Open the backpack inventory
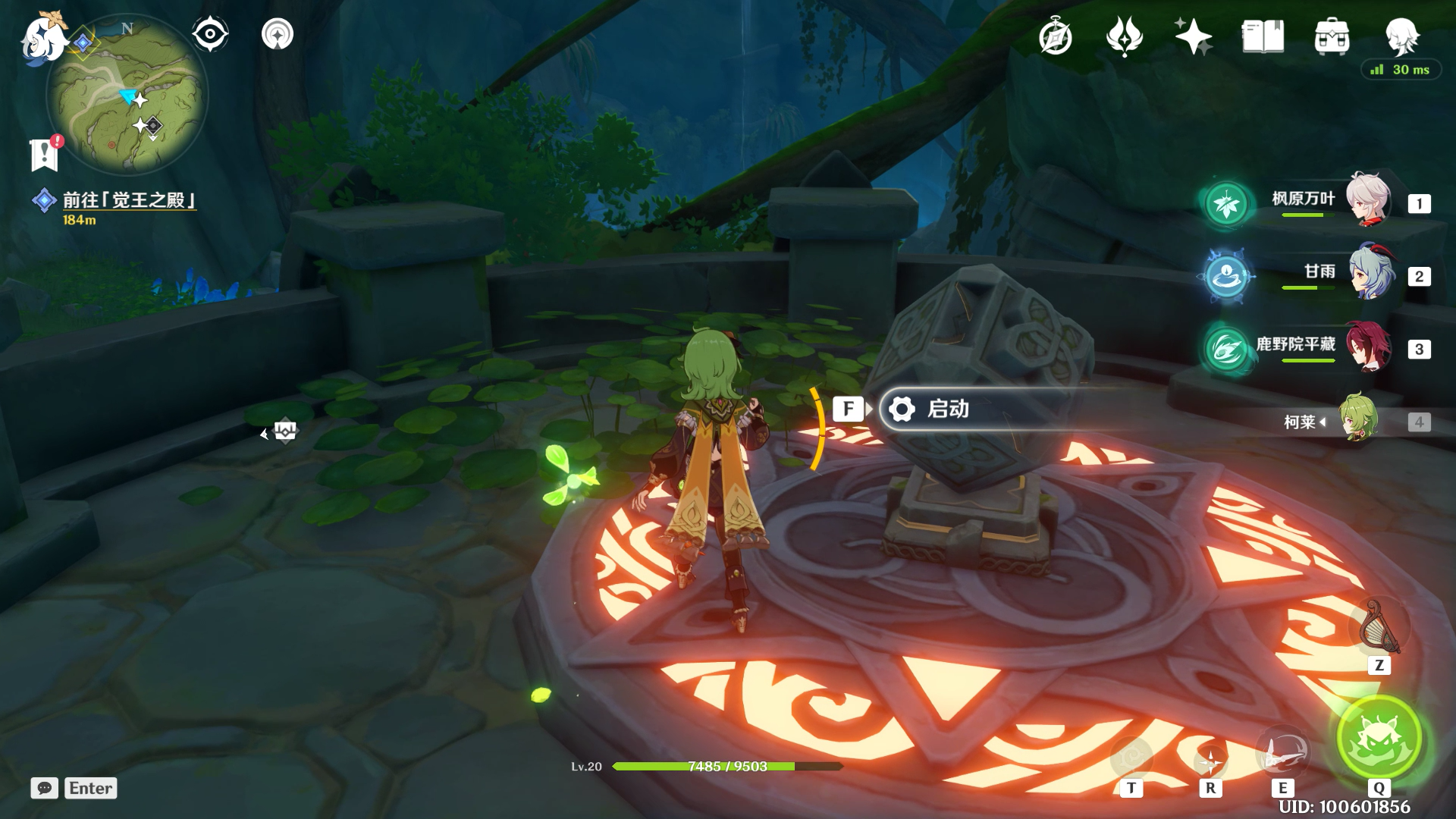The width and height of the screenshot is (1456, 819). pos(1332,36)
